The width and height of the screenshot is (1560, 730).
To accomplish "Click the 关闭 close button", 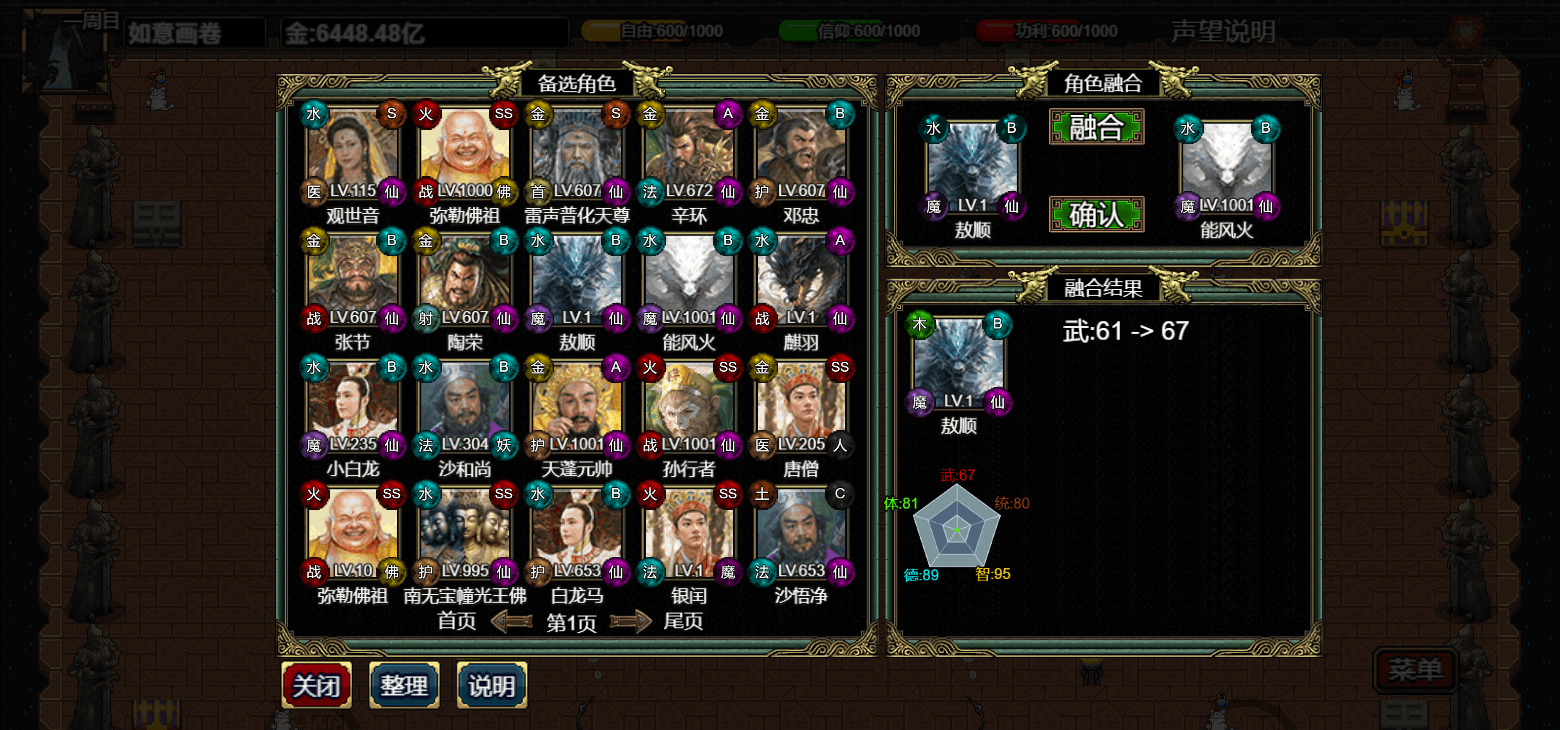I will pos(316,686).
